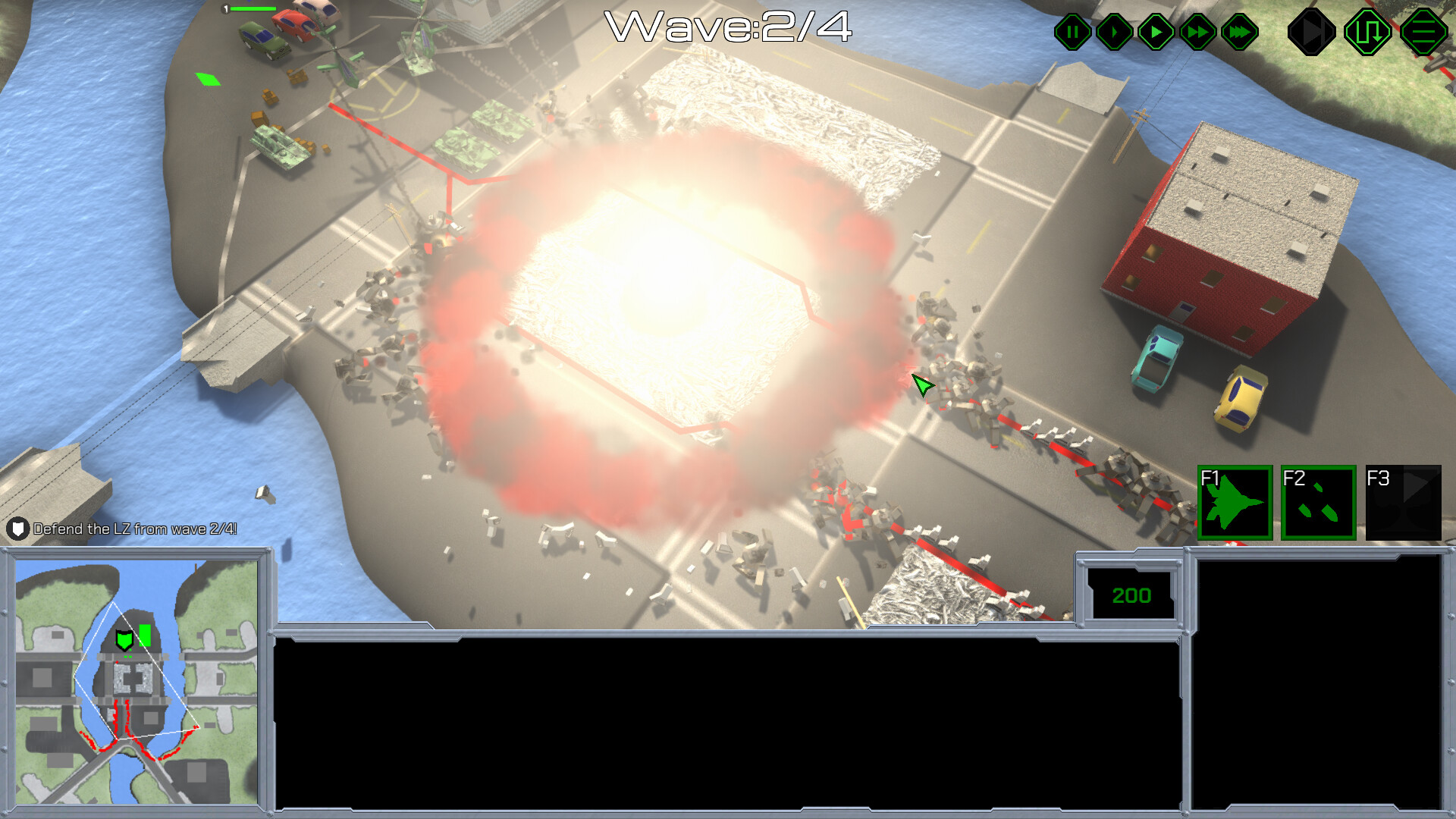This screenshot has height=819, width=1456.
Task: Click the Wave:2/4 header text
Action: [x=730, y=29]
